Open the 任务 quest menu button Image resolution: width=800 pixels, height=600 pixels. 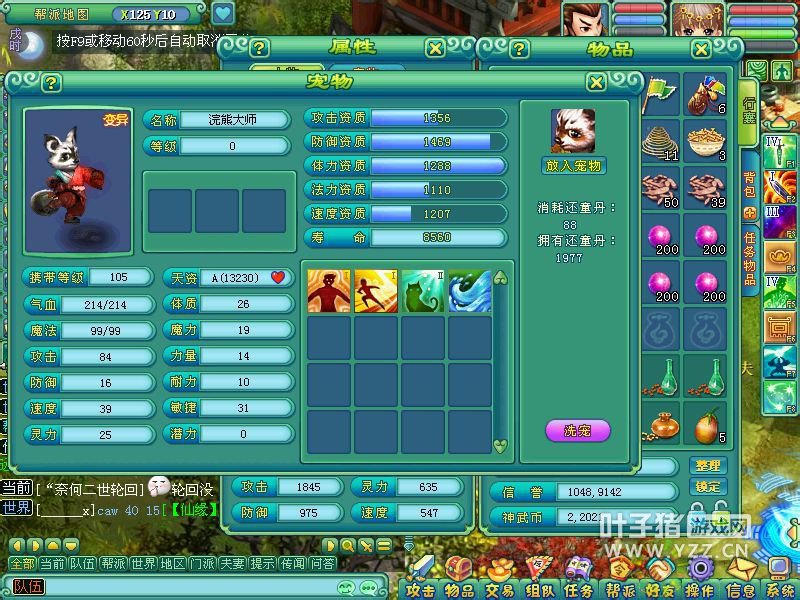[x=578, y=590]
